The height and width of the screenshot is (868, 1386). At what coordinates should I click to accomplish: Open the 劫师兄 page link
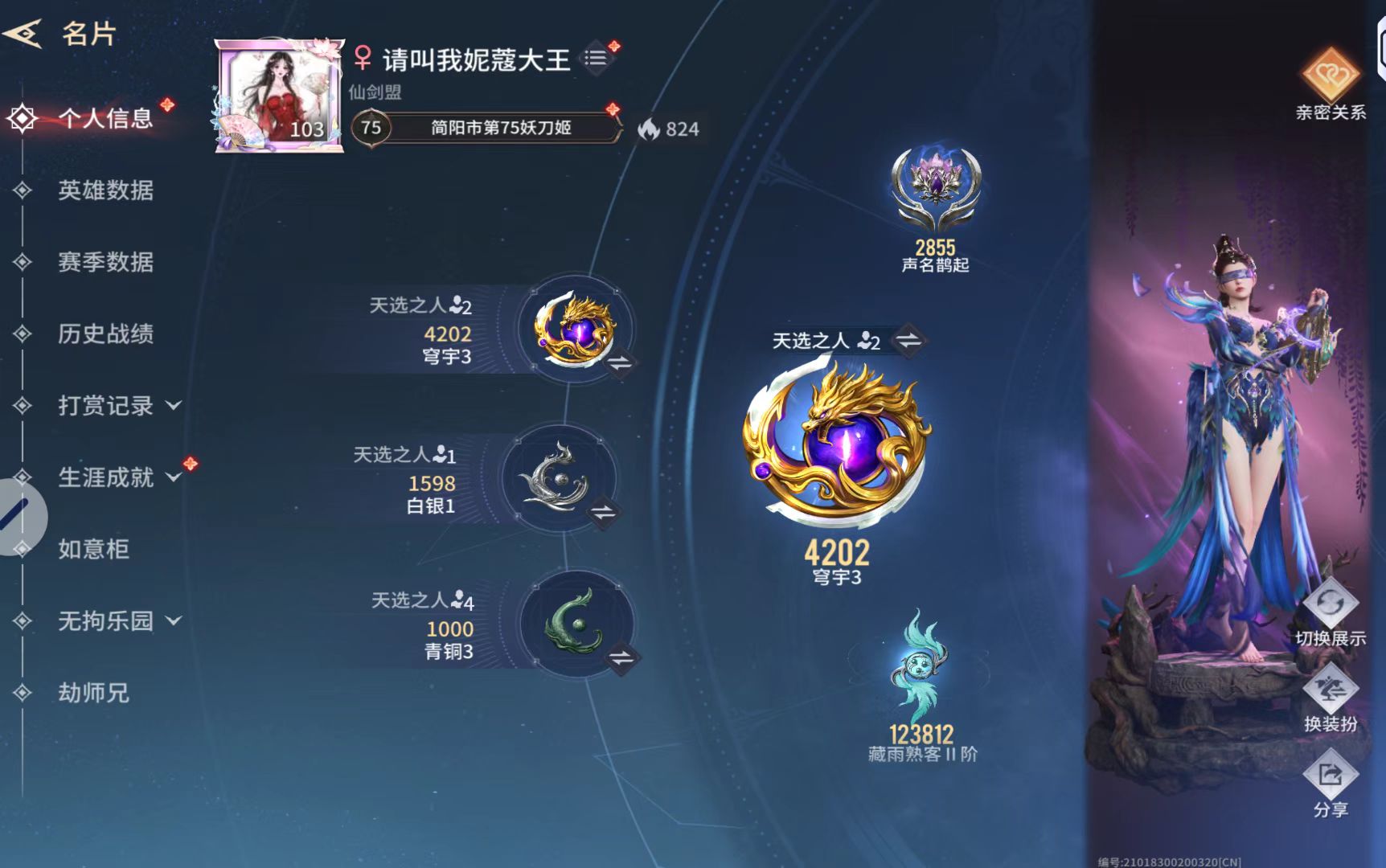coord(92,691)
